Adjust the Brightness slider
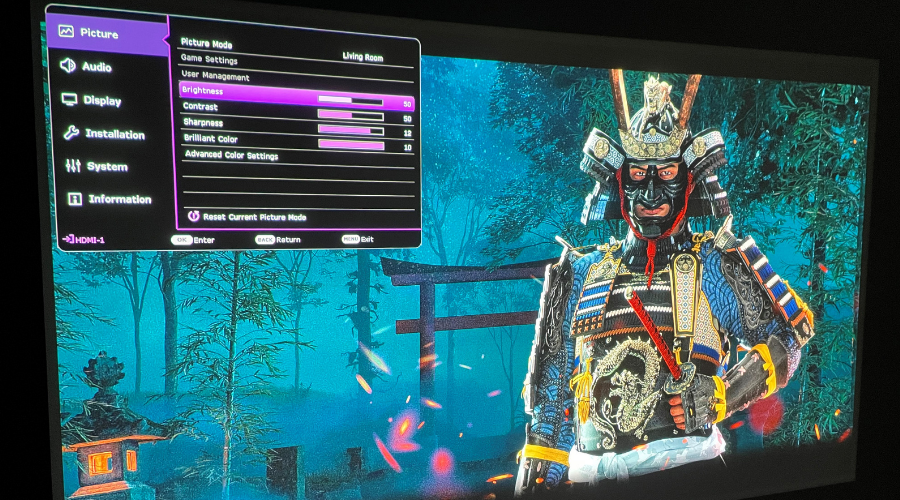The height and width of the screenshot is (500, 900). tap(350, 101)
